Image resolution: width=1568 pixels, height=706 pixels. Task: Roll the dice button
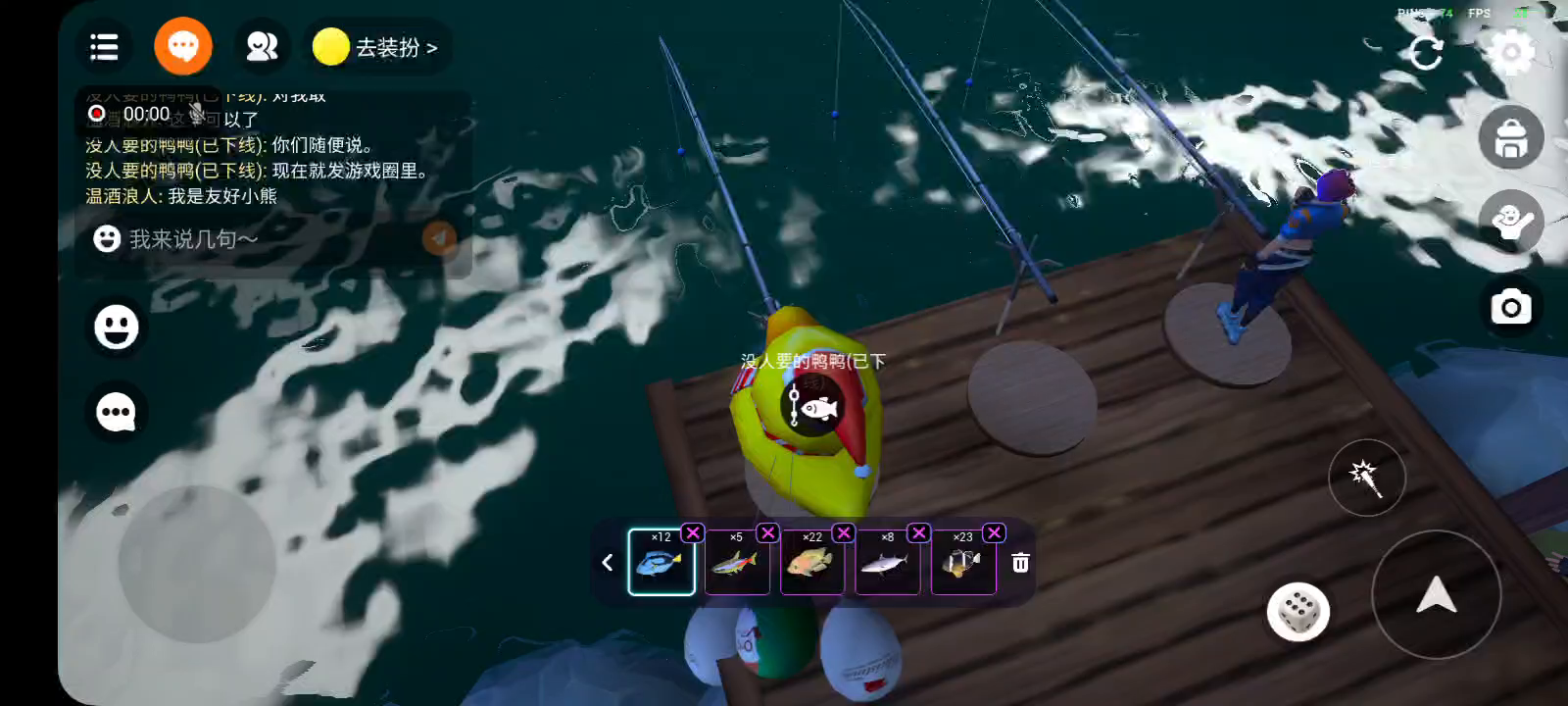(x=1298, y=612)
